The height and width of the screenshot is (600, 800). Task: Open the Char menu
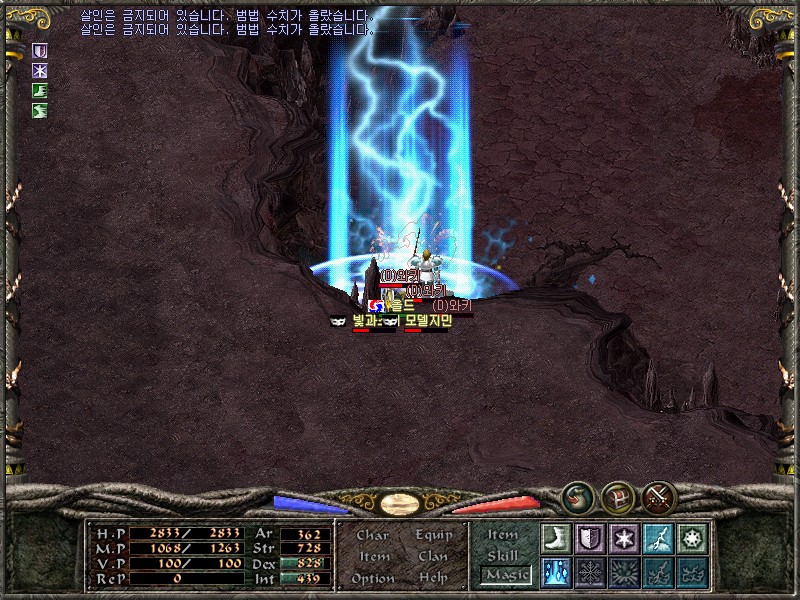[373, 535]
